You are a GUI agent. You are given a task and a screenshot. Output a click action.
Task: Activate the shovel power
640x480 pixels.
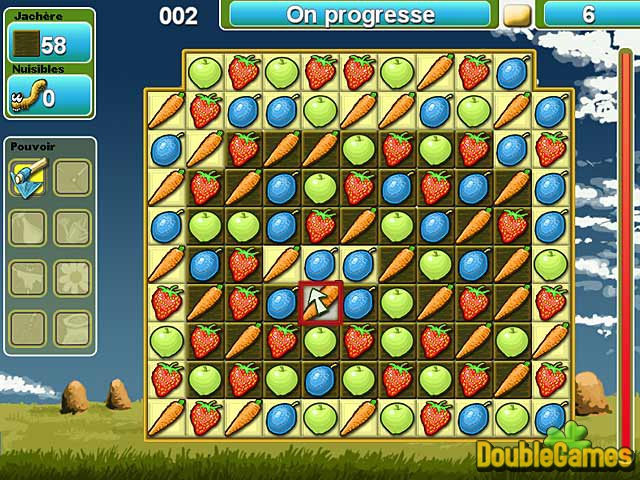28,178
